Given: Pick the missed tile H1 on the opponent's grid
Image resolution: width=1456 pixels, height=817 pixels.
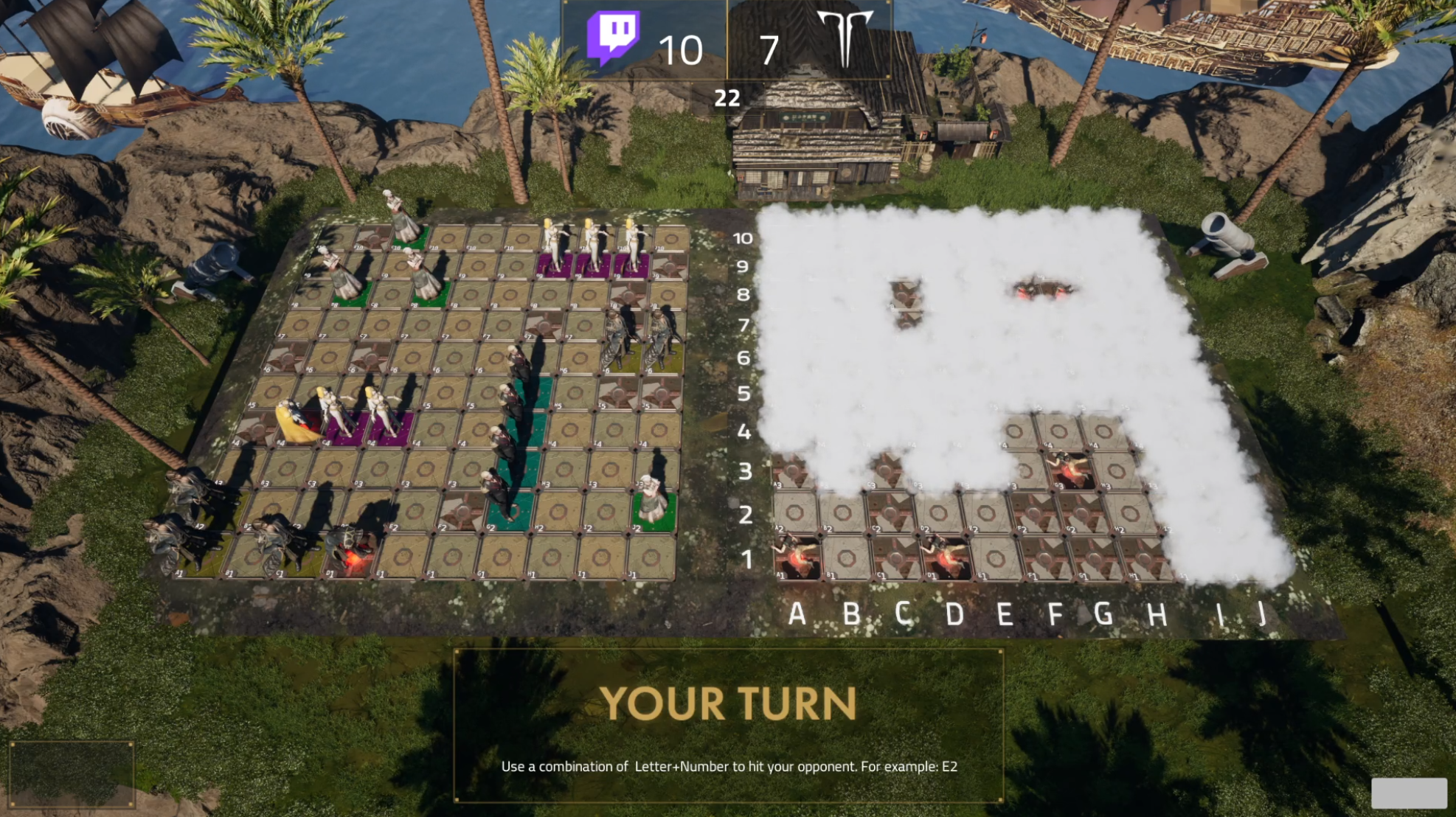Looking at the screenshot, I should pyautogui.click(x=1145, y=557).
